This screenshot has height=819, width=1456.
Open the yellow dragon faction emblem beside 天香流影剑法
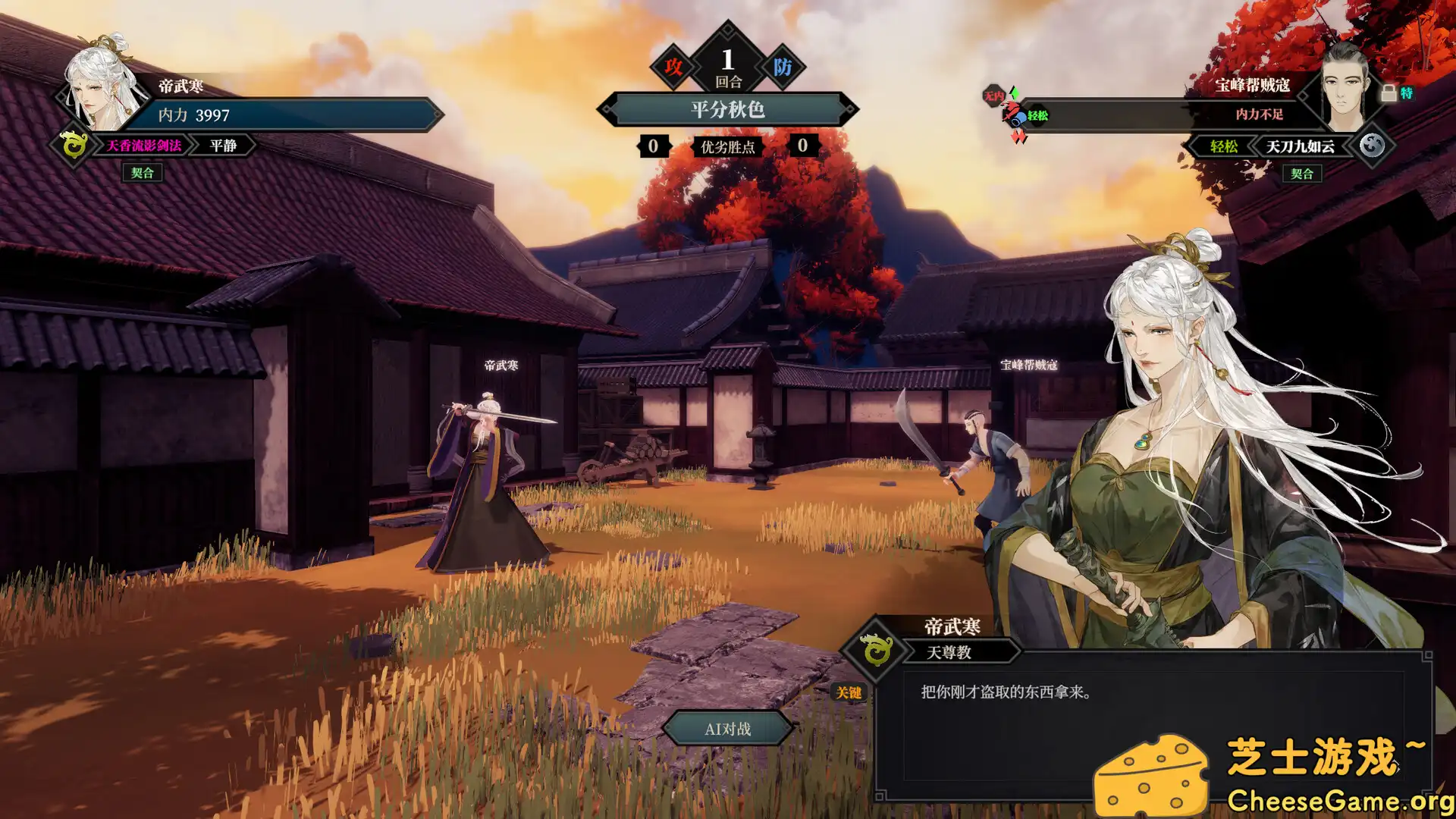point(74,145)
